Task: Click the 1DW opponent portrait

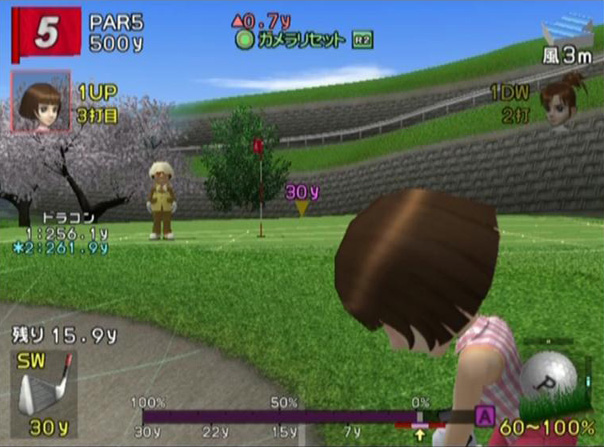Action: click(x=560, y=103)
